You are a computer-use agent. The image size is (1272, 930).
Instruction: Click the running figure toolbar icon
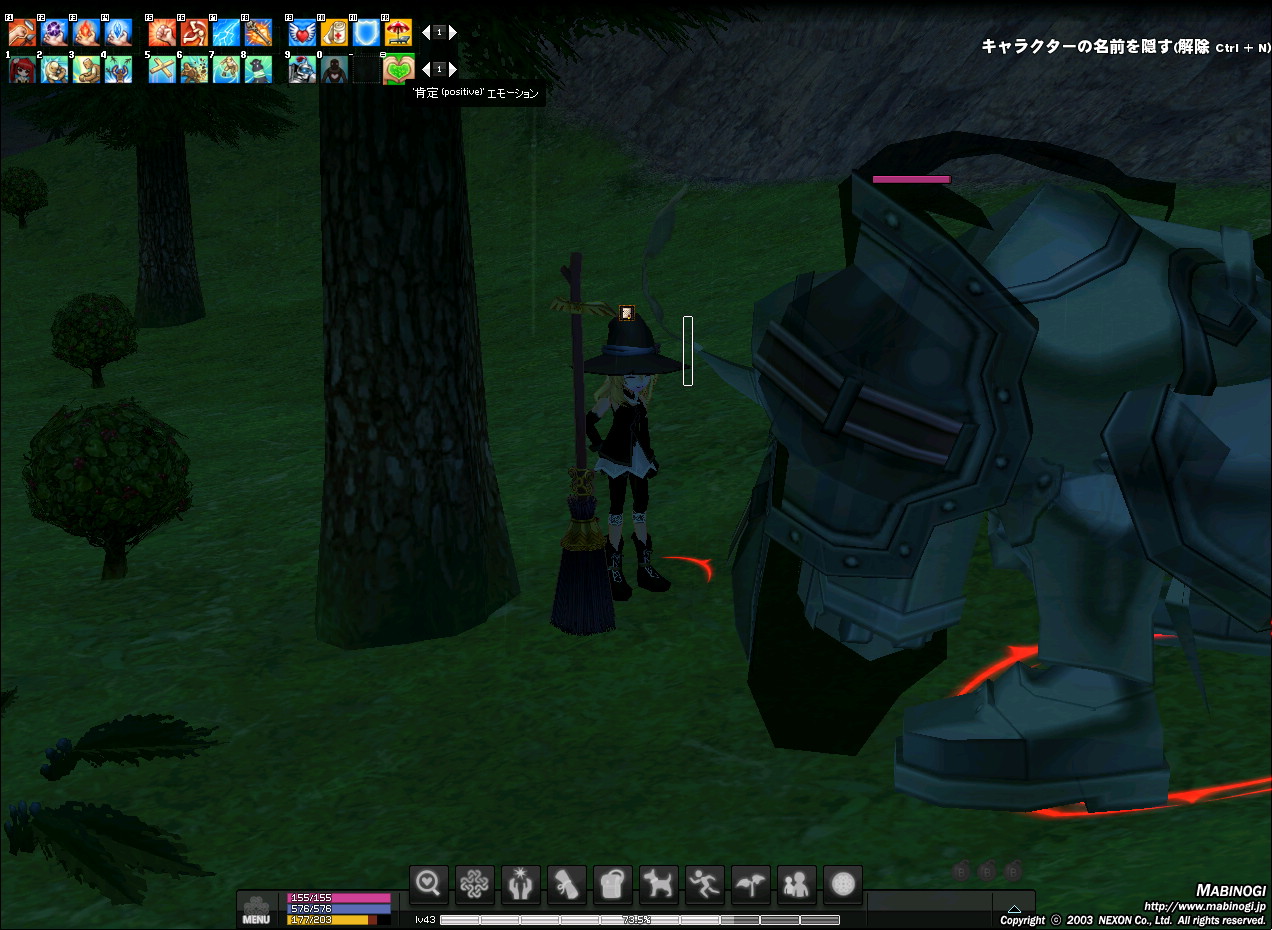coord(705,884)
